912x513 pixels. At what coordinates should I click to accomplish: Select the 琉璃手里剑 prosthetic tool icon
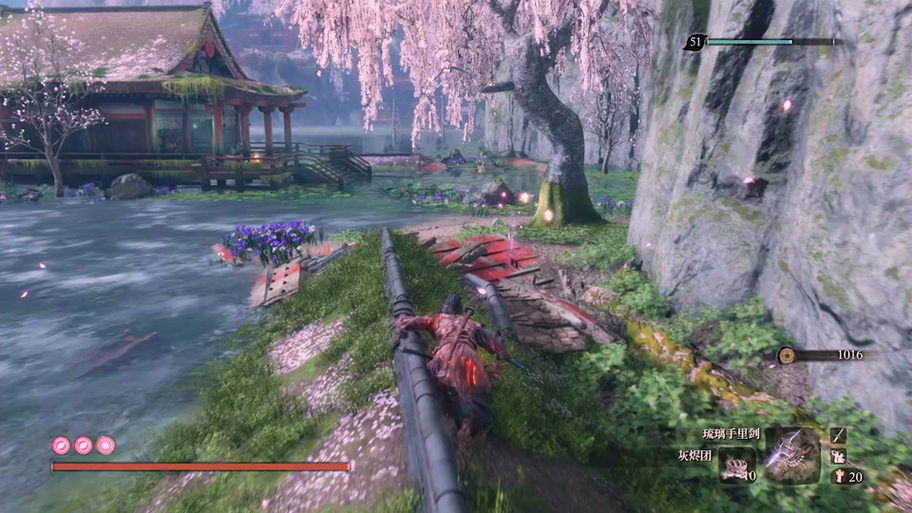[x=792, y=455]
